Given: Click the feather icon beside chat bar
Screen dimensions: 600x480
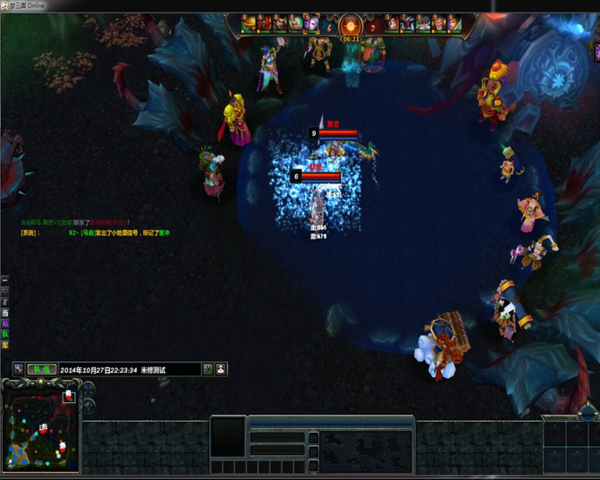Looking at the screenshot, I should tap(207, 369).
